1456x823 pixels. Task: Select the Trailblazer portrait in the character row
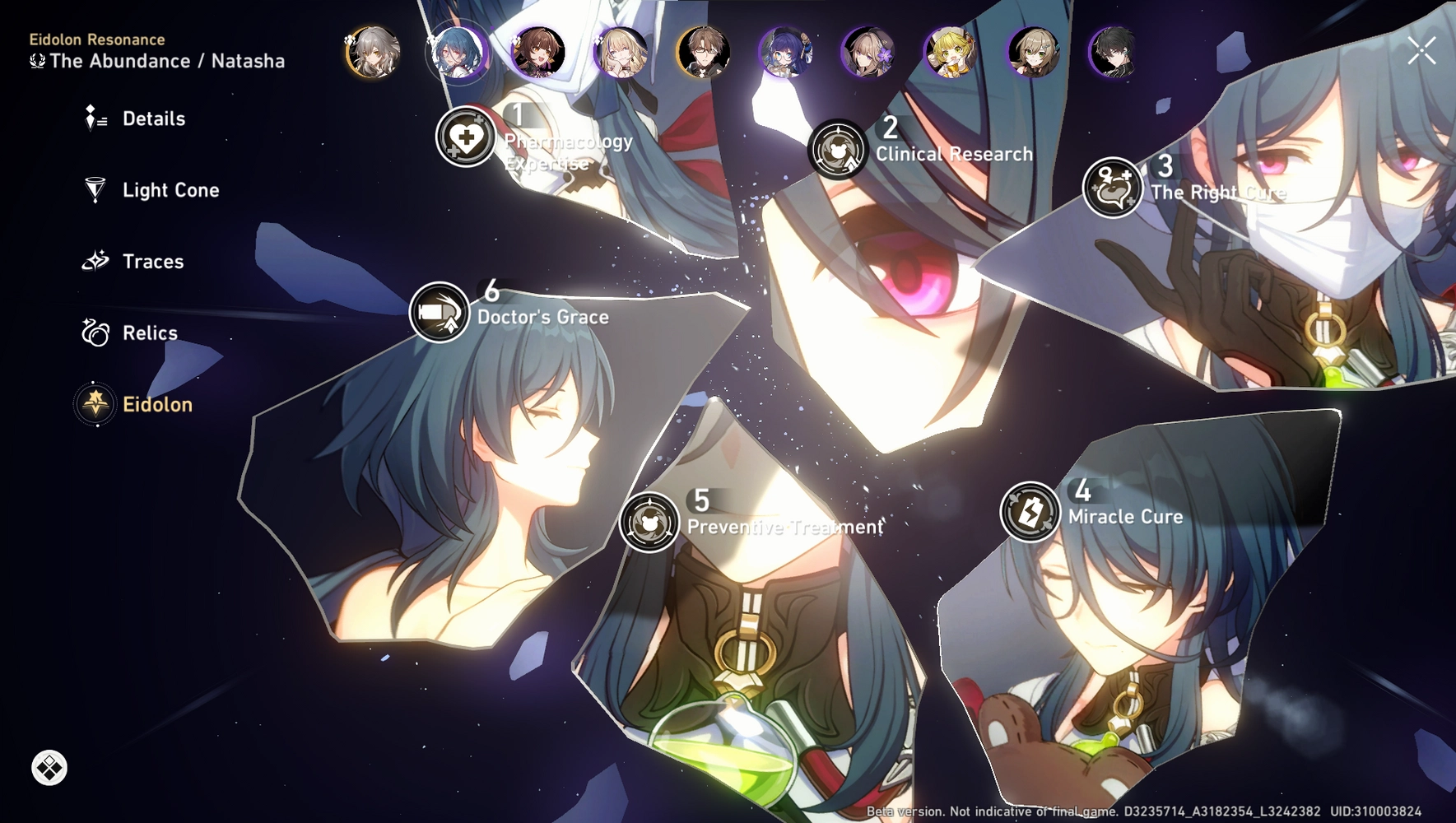point(371,51)
